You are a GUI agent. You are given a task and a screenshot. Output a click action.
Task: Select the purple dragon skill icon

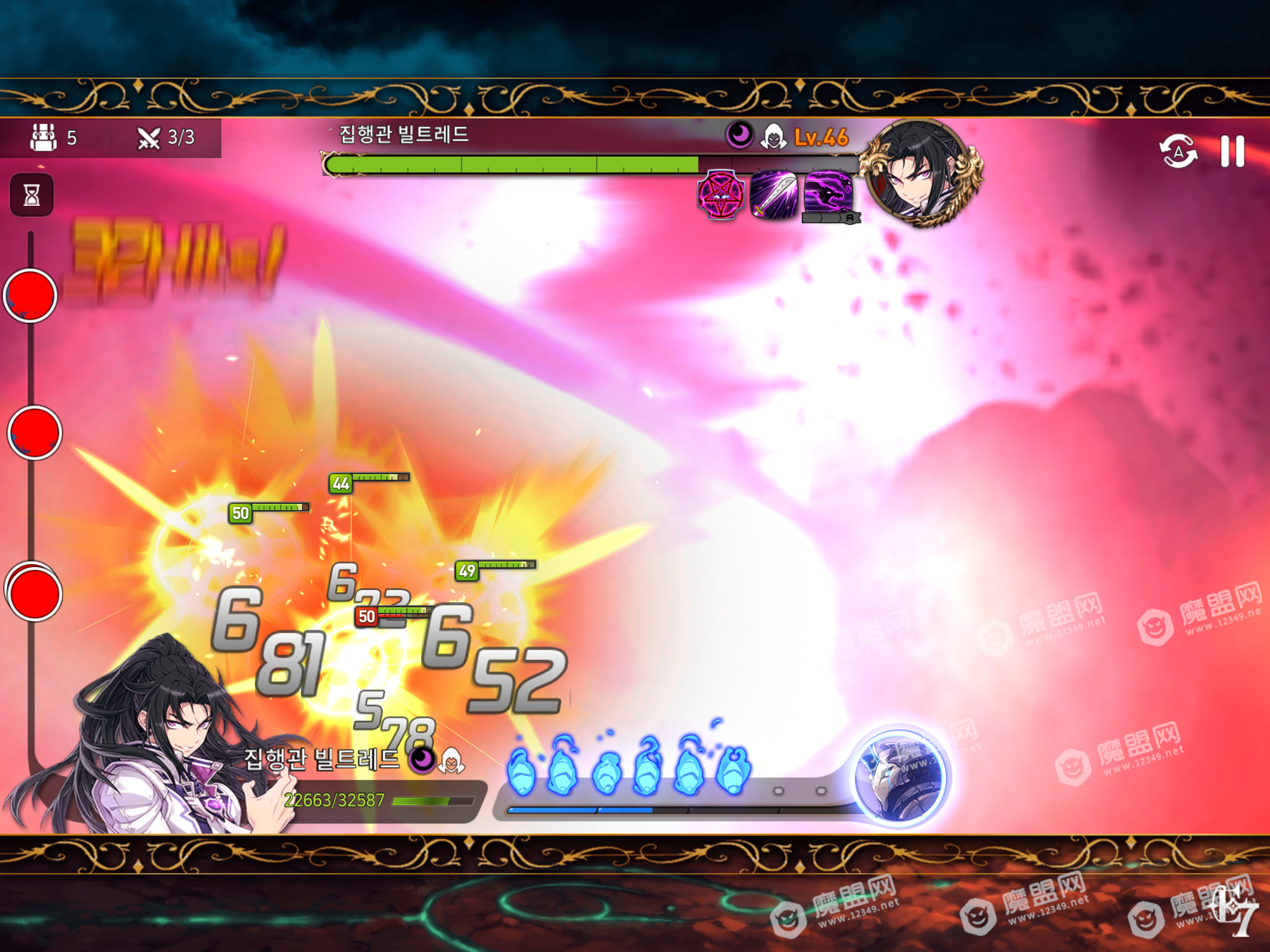828,193
